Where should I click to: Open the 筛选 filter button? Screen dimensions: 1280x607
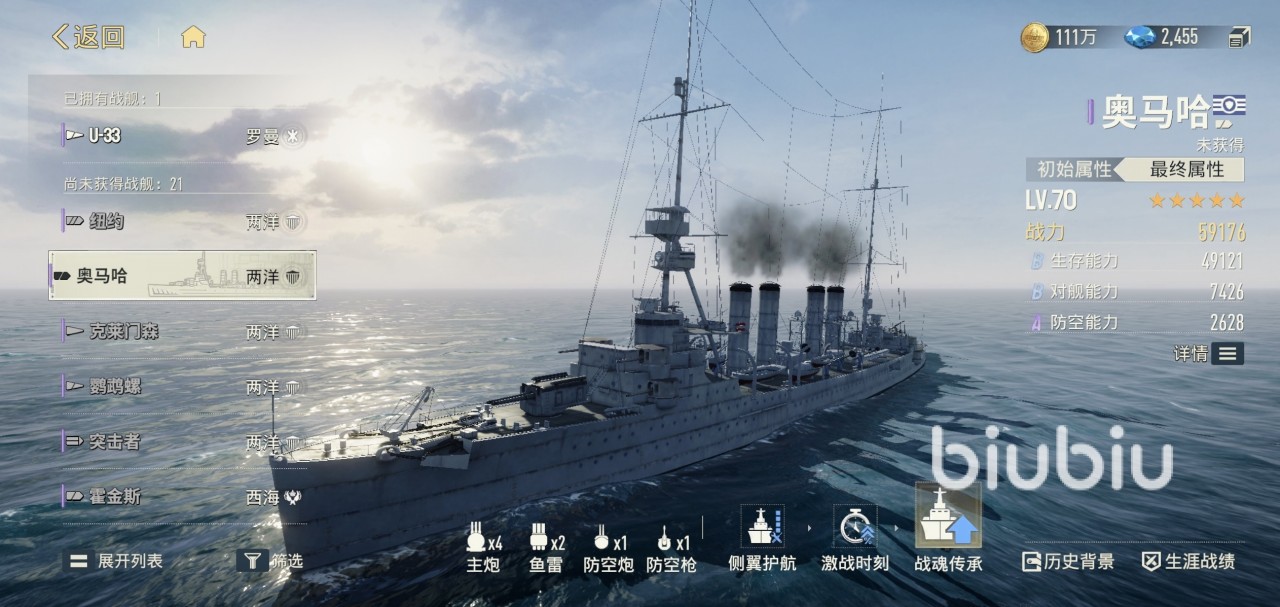coord(271,561)
